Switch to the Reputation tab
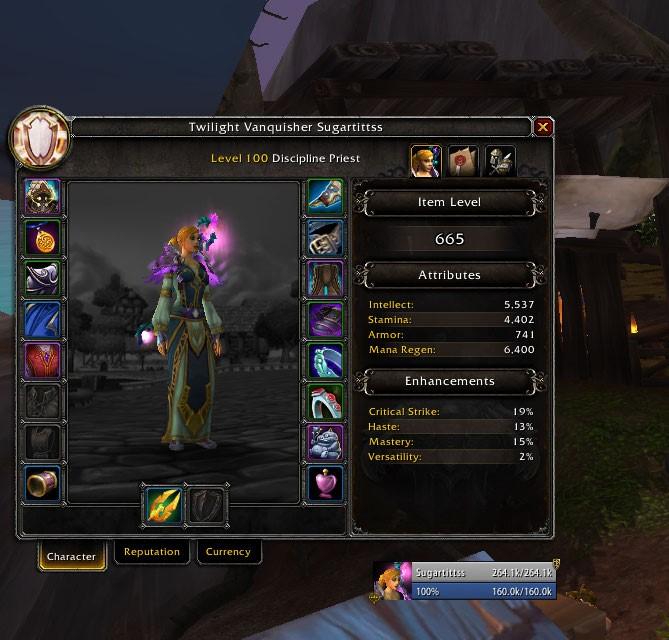 coord(152,552)
